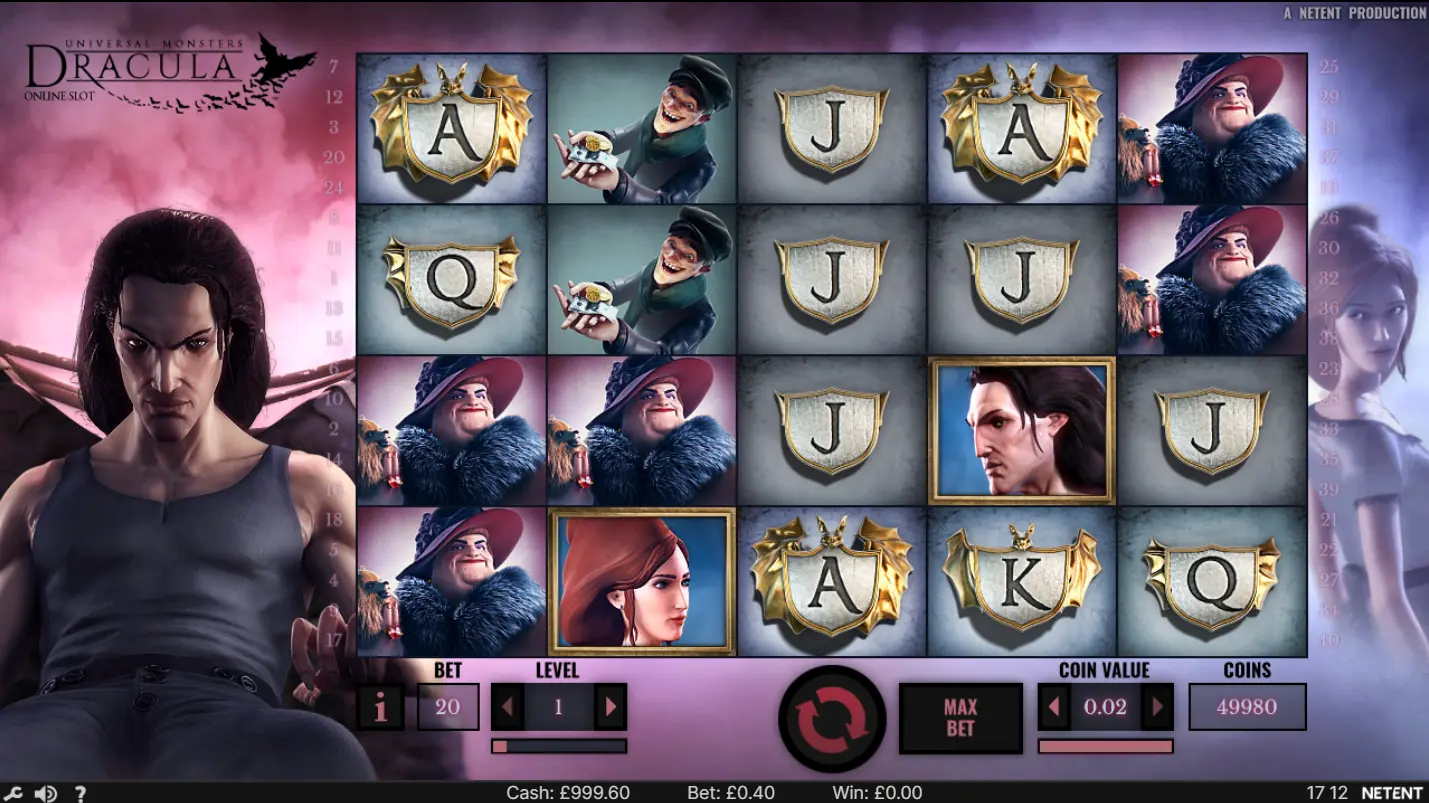This screenshot has height=803, width=1429.
Task: Activate the Max Bet button
Action: (x=960, y=718)
